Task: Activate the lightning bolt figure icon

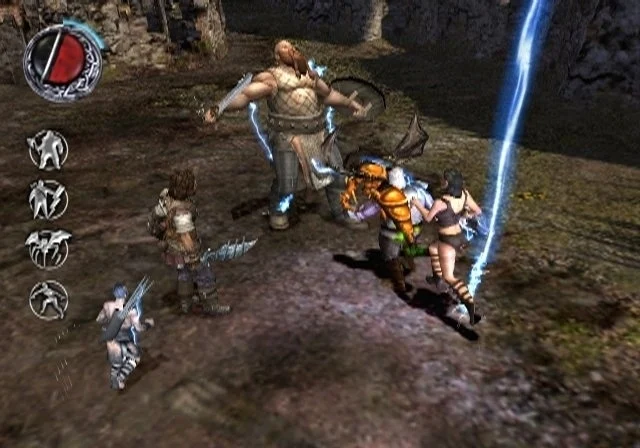Action: pos(47,199)
